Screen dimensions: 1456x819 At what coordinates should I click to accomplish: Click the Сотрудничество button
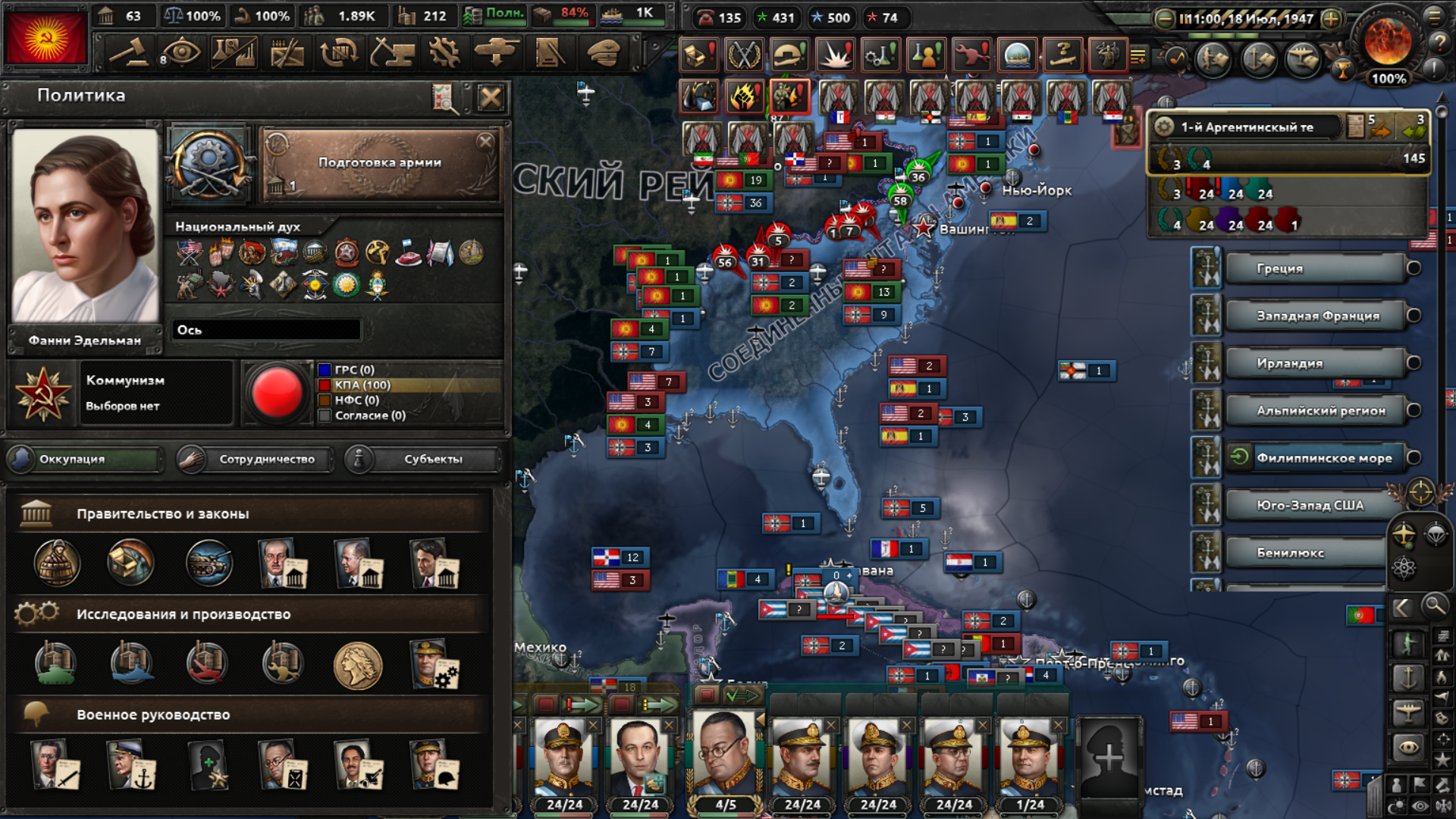(x=256, y=459)
